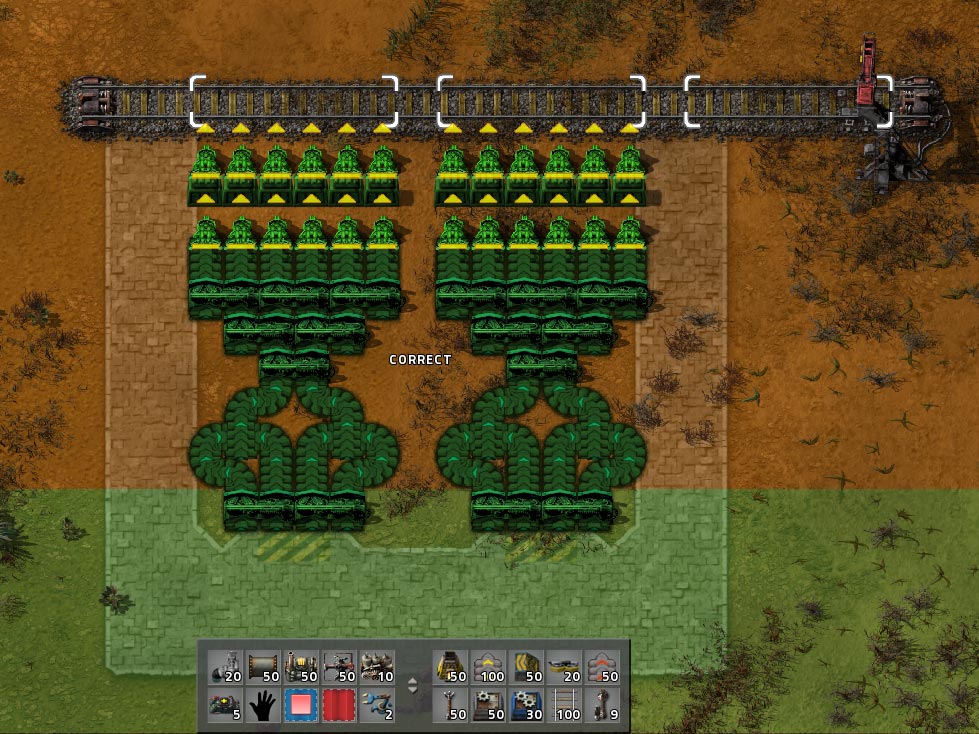Select the brown rectangular frame item slot

(x=263, y=667)
